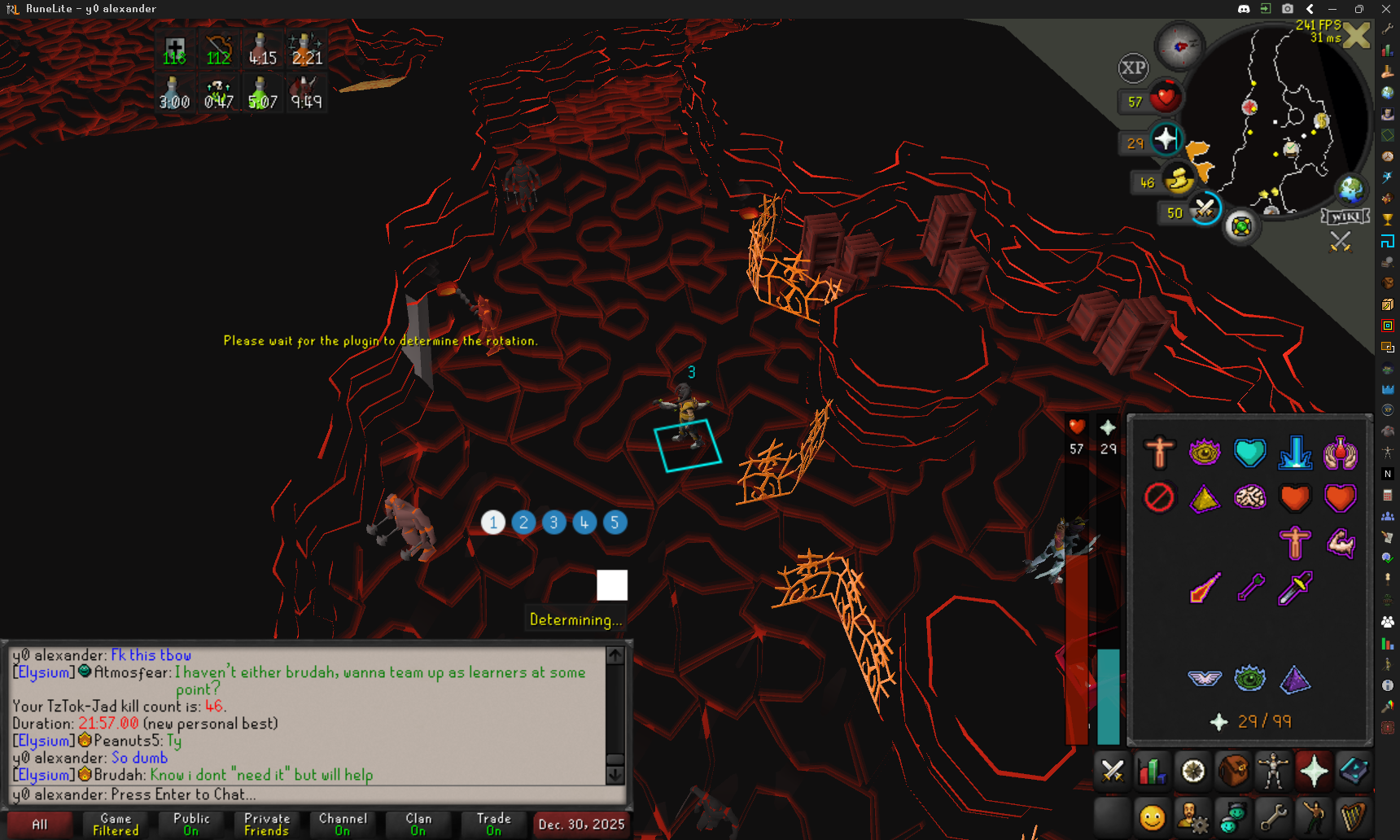
Task: Open the Emotes smiley-face tab
Action: click(x=1153, y=816)
